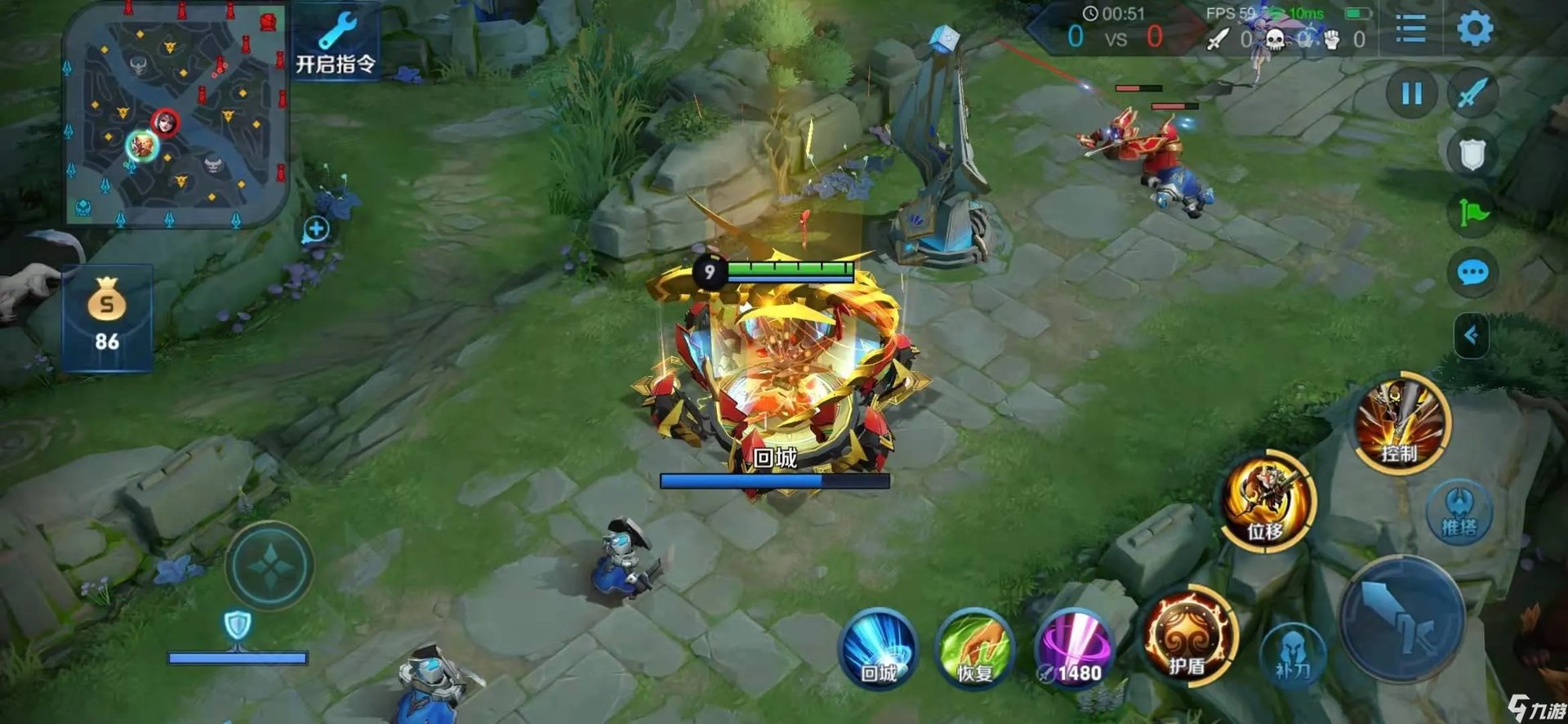Viewport: 1568px width, 724px height.
Task: Tap the 补刀 last-hit button
Action: coord(1293,655)
